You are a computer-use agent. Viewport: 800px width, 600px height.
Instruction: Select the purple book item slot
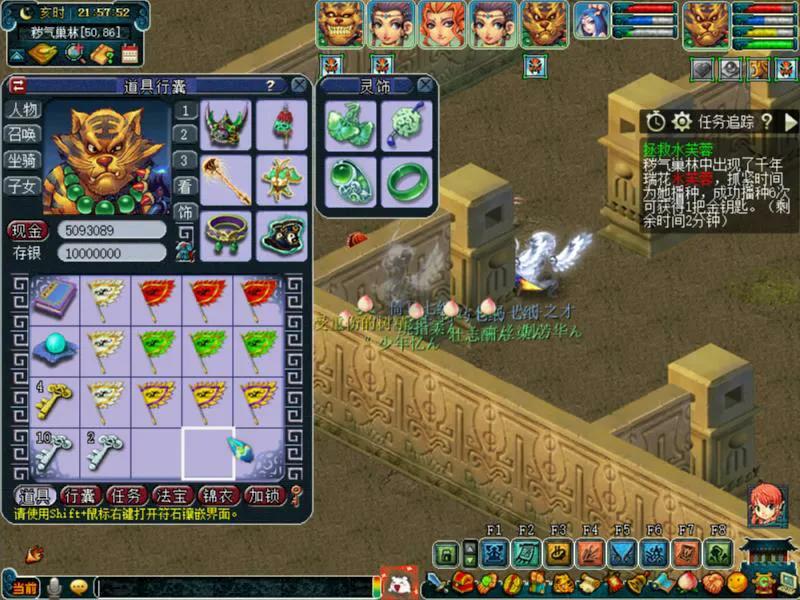tap(54, 297)
